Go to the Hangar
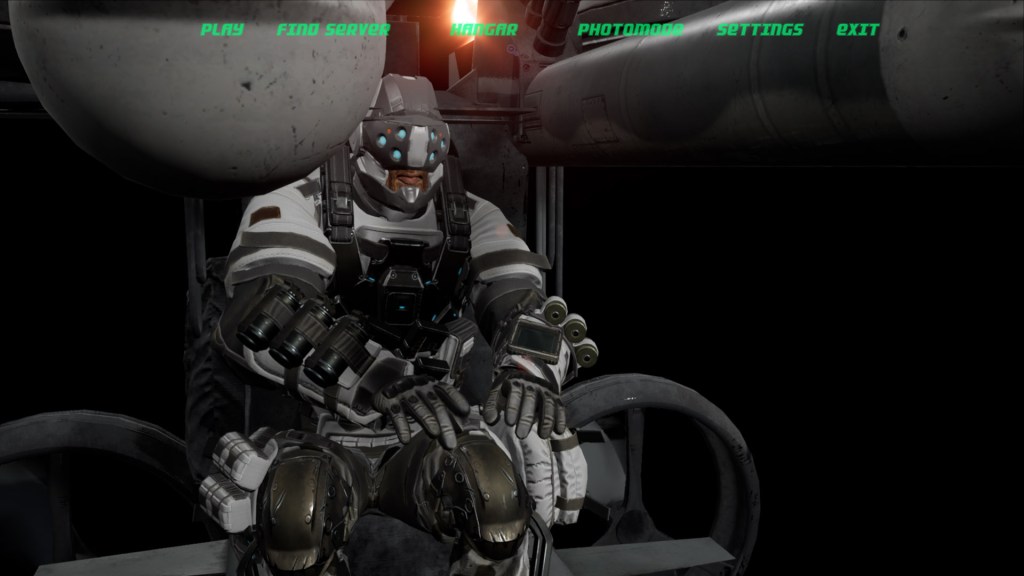Screen dimensions: 1024x576 coord(484,30)
